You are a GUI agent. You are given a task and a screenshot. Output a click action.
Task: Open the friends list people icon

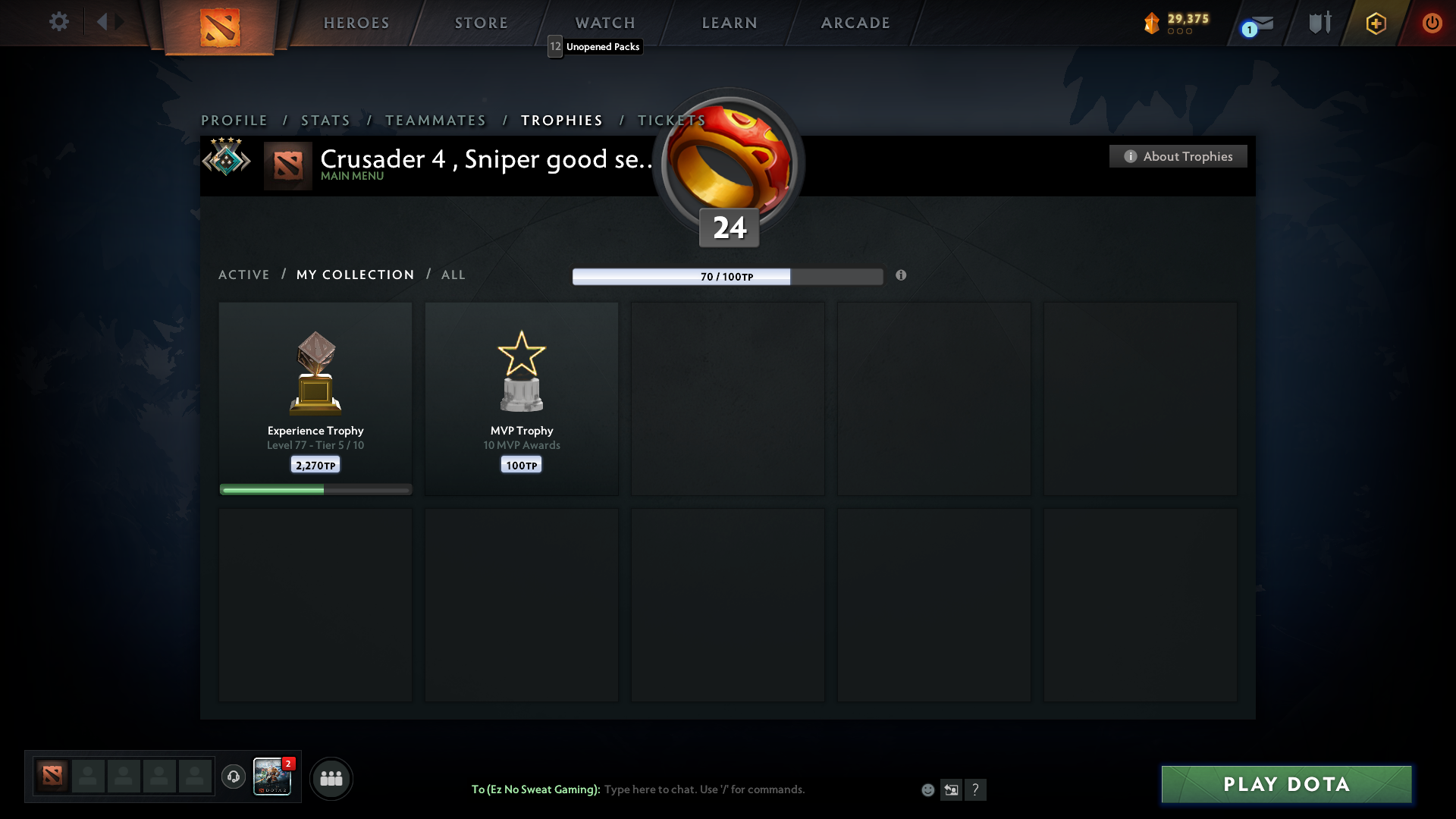[x=331, y=778]
